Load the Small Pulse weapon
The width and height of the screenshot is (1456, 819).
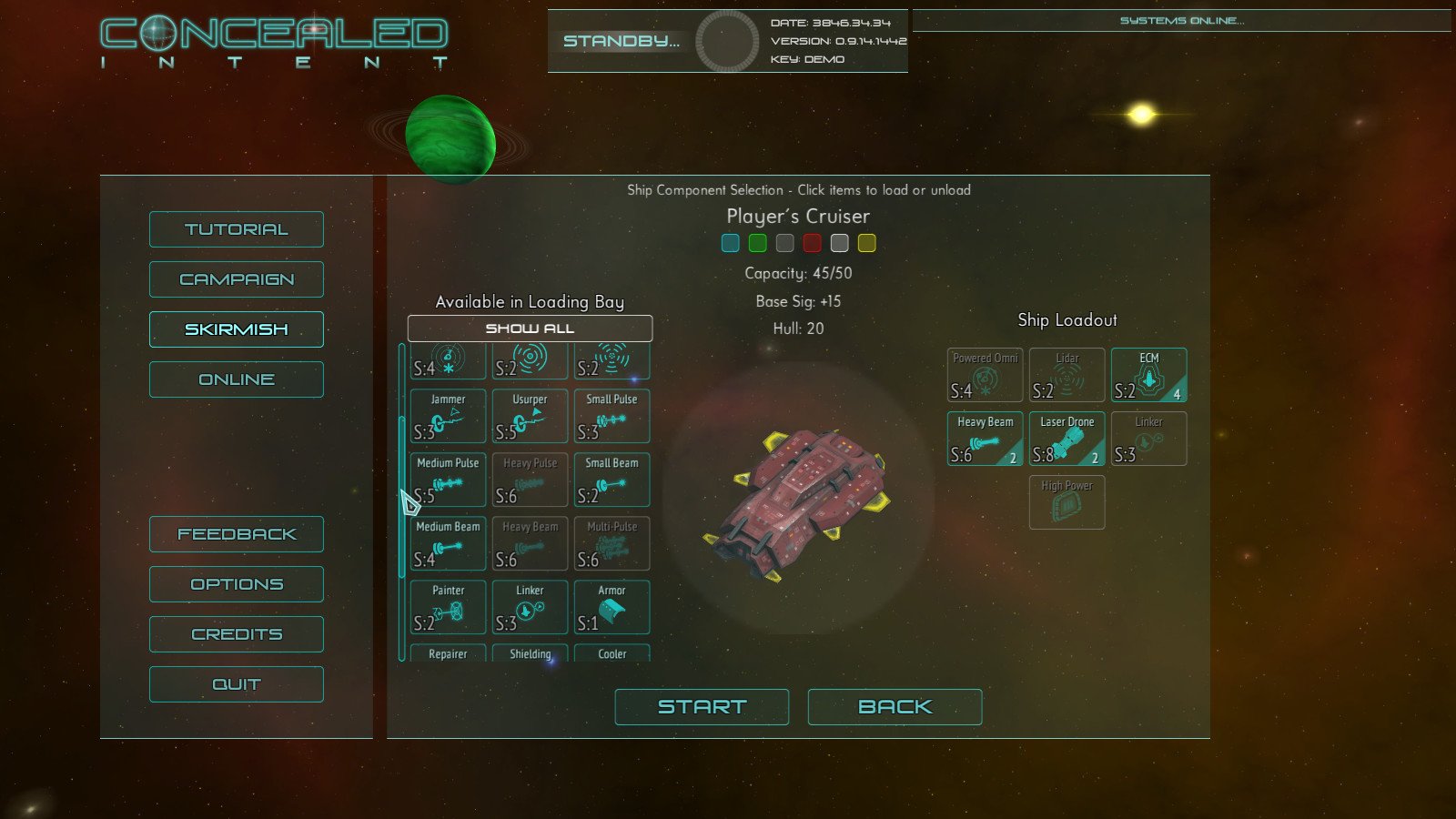click(x=612, y=416)
